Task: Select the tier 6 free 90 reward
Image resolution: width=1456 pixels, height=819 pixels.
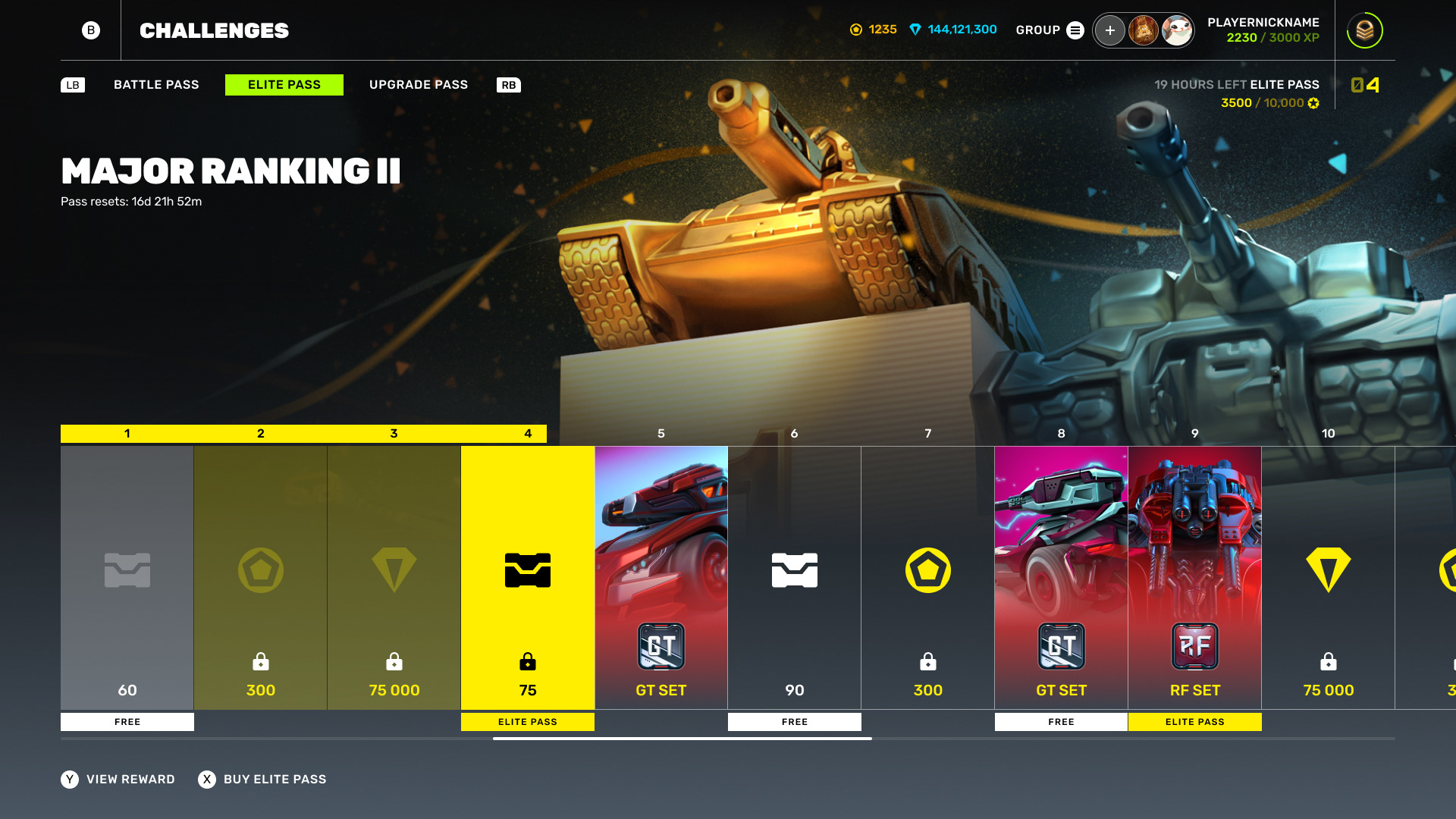Action: pos(795,578)
